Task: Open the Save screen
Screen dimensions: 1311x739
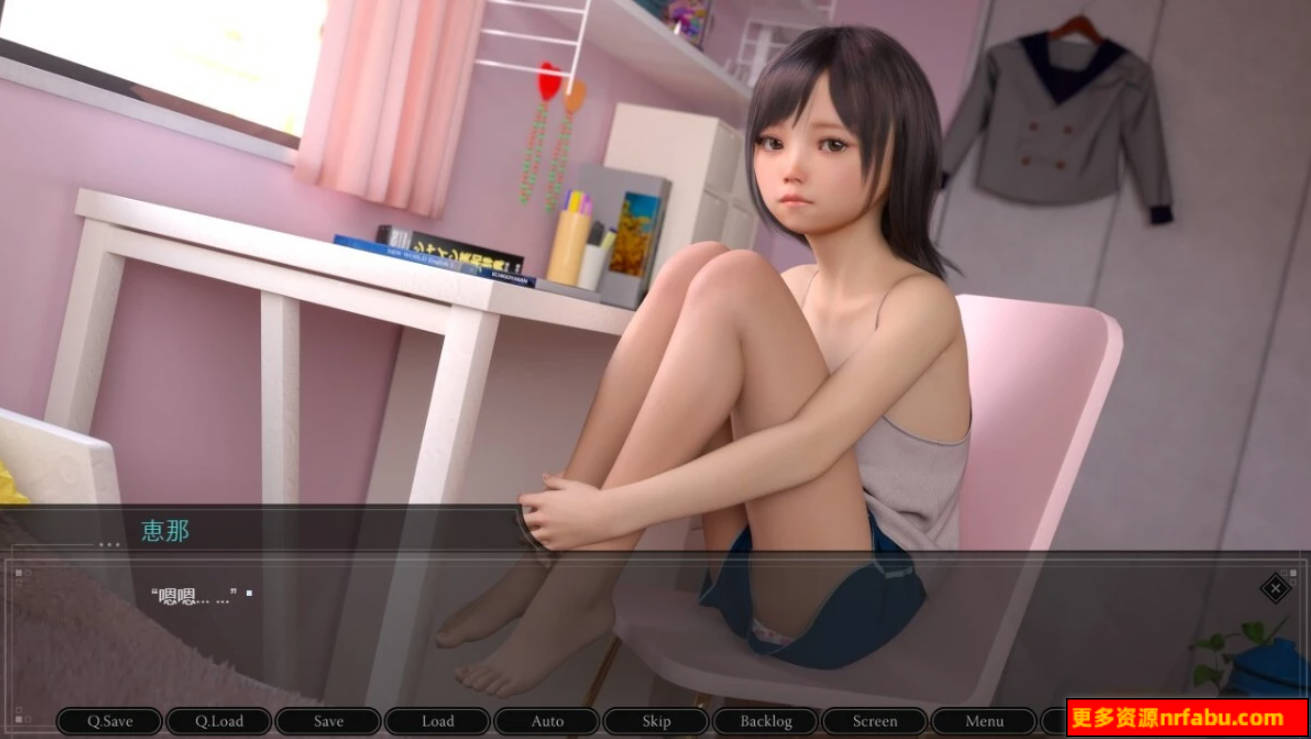Action: [x=328, y=721]
